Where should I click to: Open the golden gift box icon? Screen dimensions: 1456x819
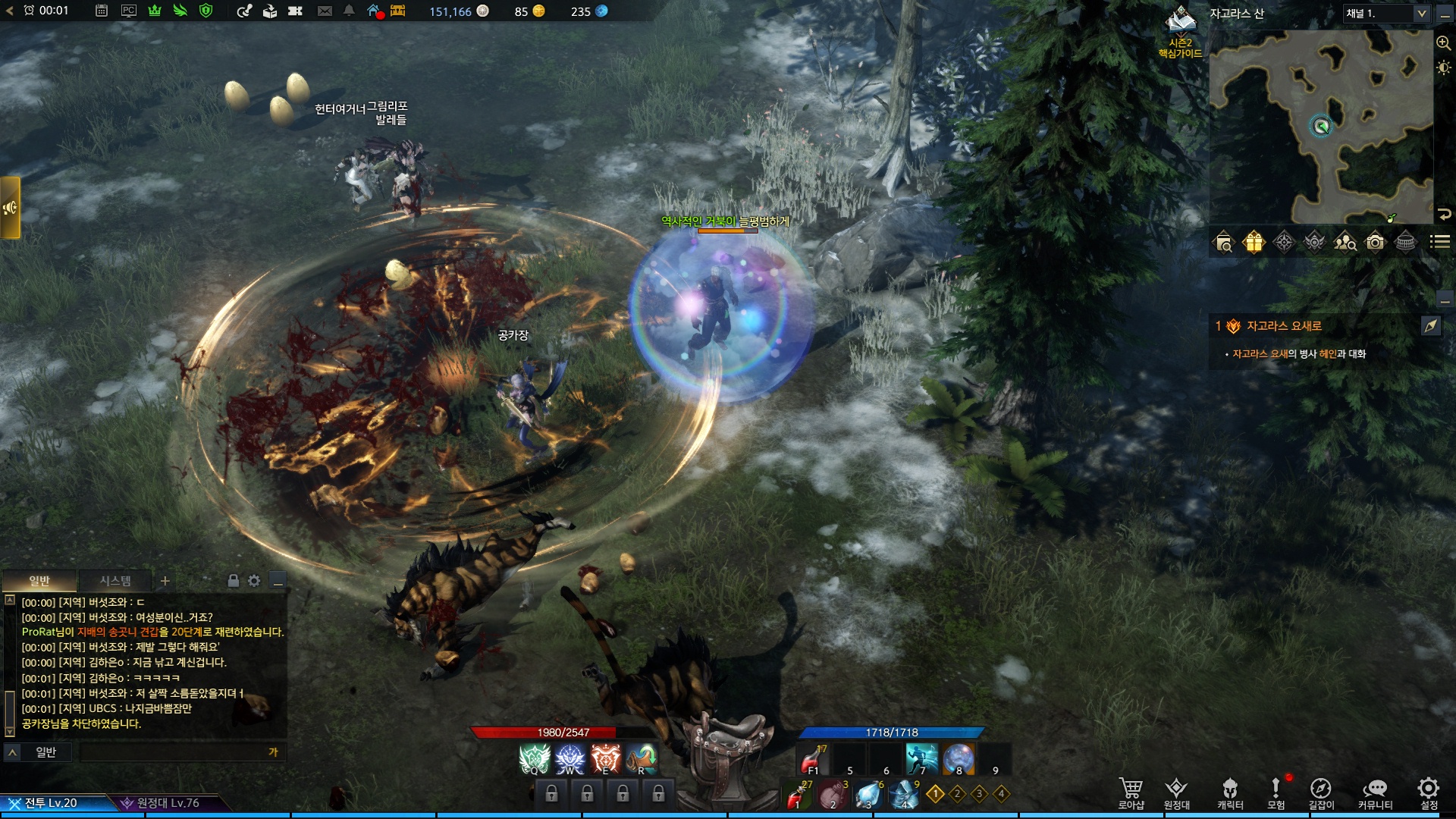(x=1254, y=242)
